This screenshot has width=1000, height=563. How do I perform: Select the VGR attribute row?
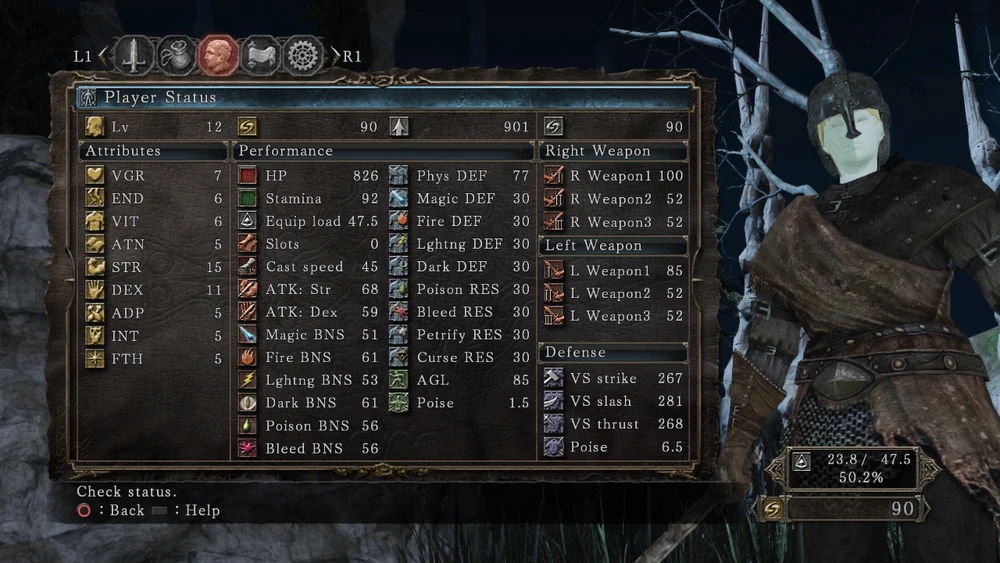(154, 176)
